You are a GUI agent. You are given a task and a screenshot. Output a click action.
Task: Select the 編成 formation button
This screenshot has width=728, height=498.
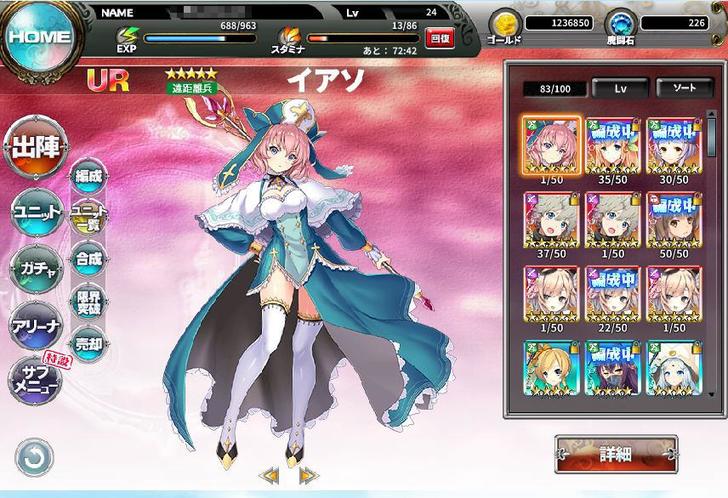click(x=89, y=177)
